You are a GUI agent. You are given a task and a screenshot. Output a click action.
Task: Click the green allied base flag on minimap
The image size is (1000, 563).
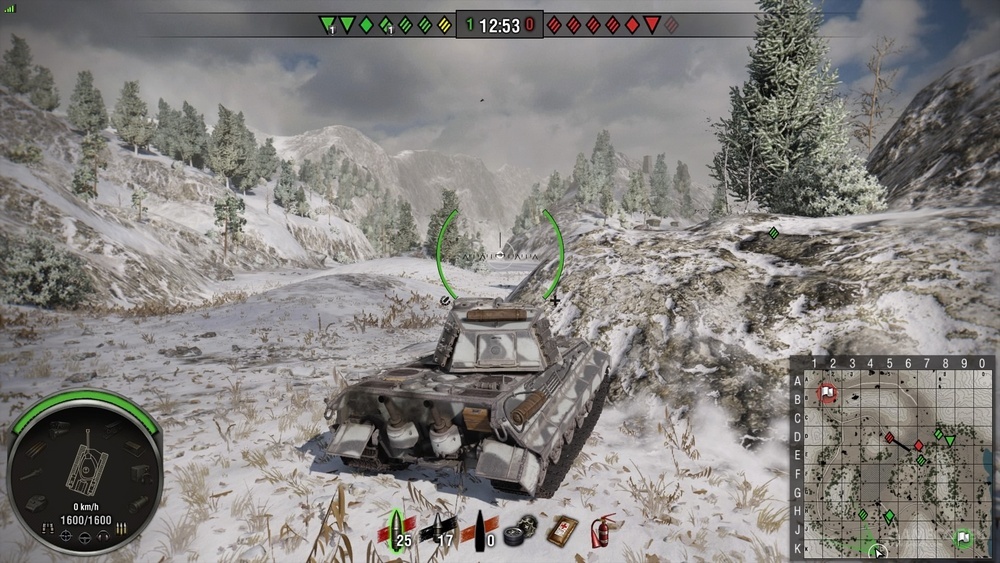962,538
